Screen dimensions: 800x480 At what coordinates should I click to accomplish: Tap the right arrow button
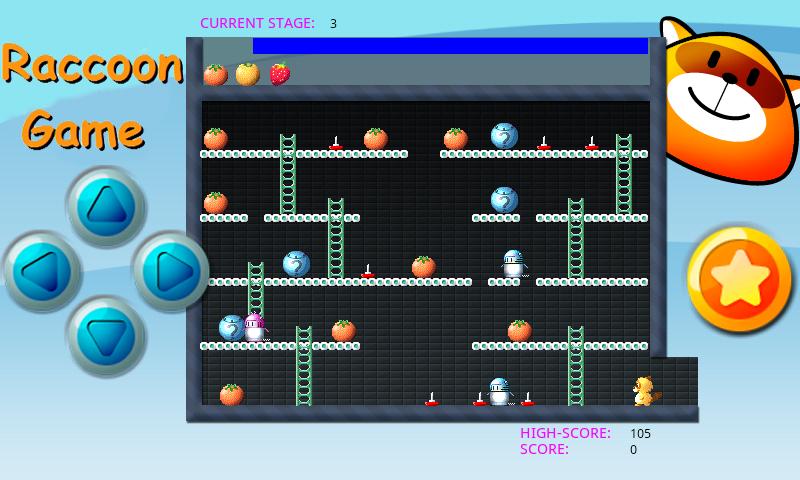pos(168,271)
